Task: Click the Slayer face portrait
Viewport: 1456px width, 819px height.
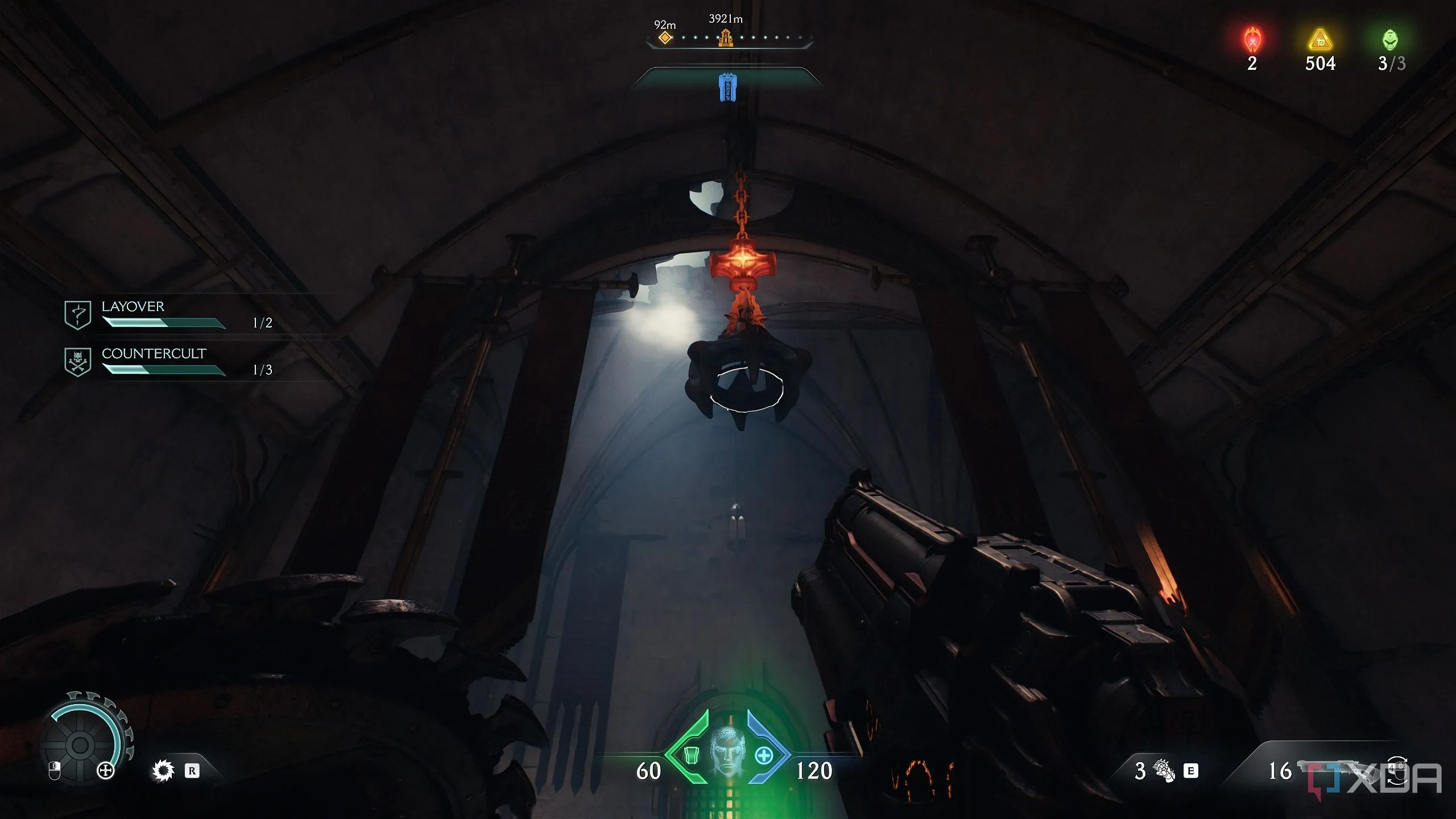Action: 727,751
